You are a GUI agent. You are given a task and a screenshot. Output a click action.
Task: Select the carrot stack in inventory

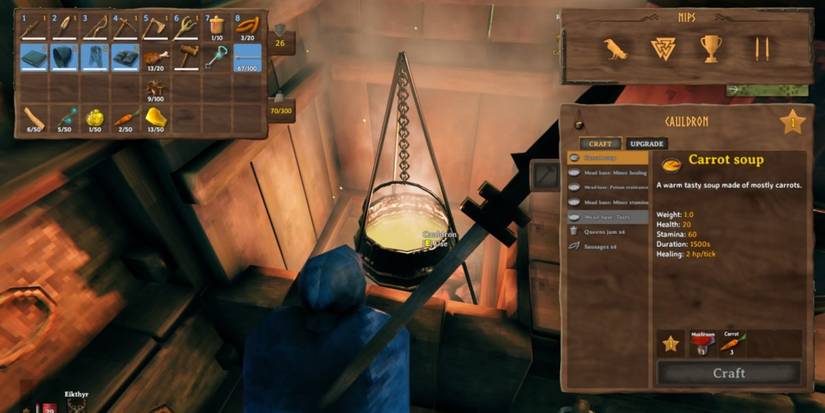125,119
